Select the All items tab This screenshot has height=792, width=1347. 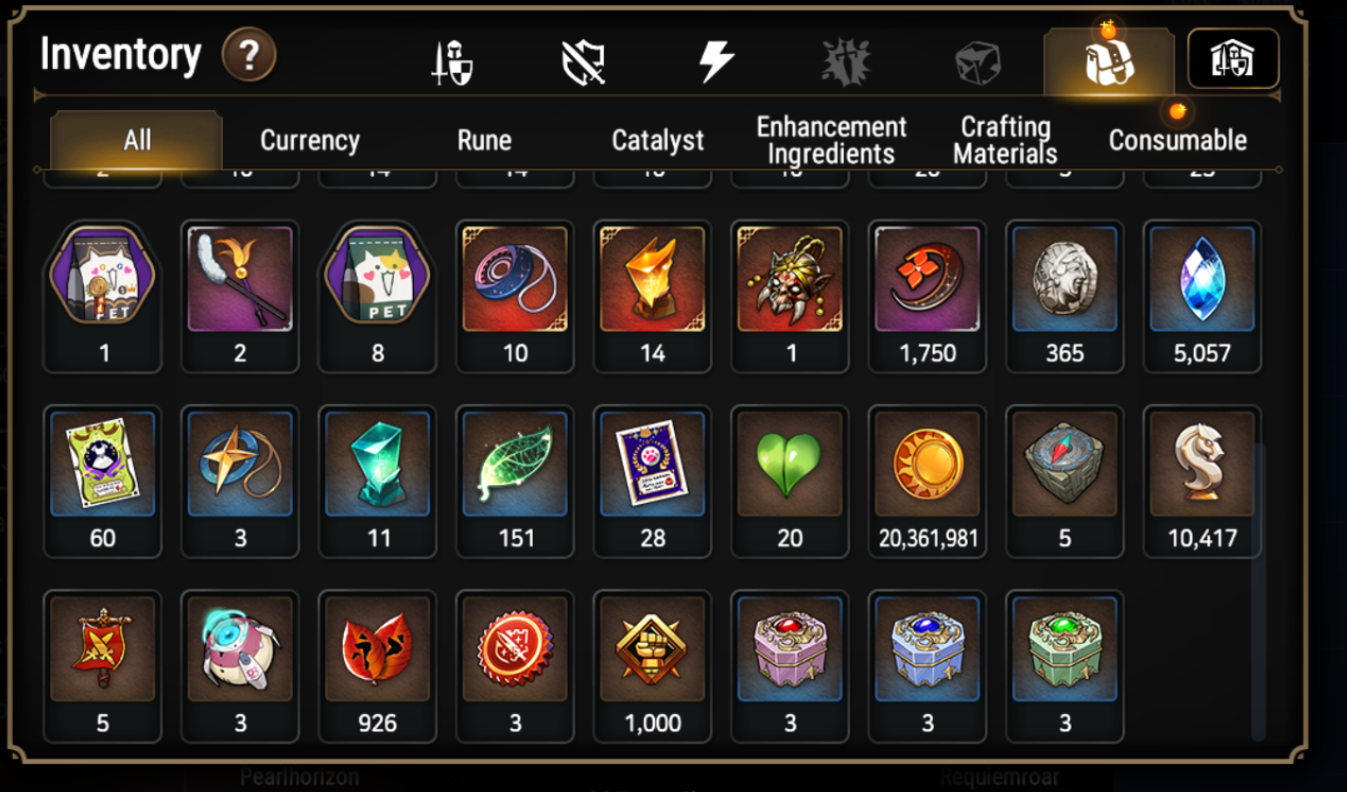[137, 140]
